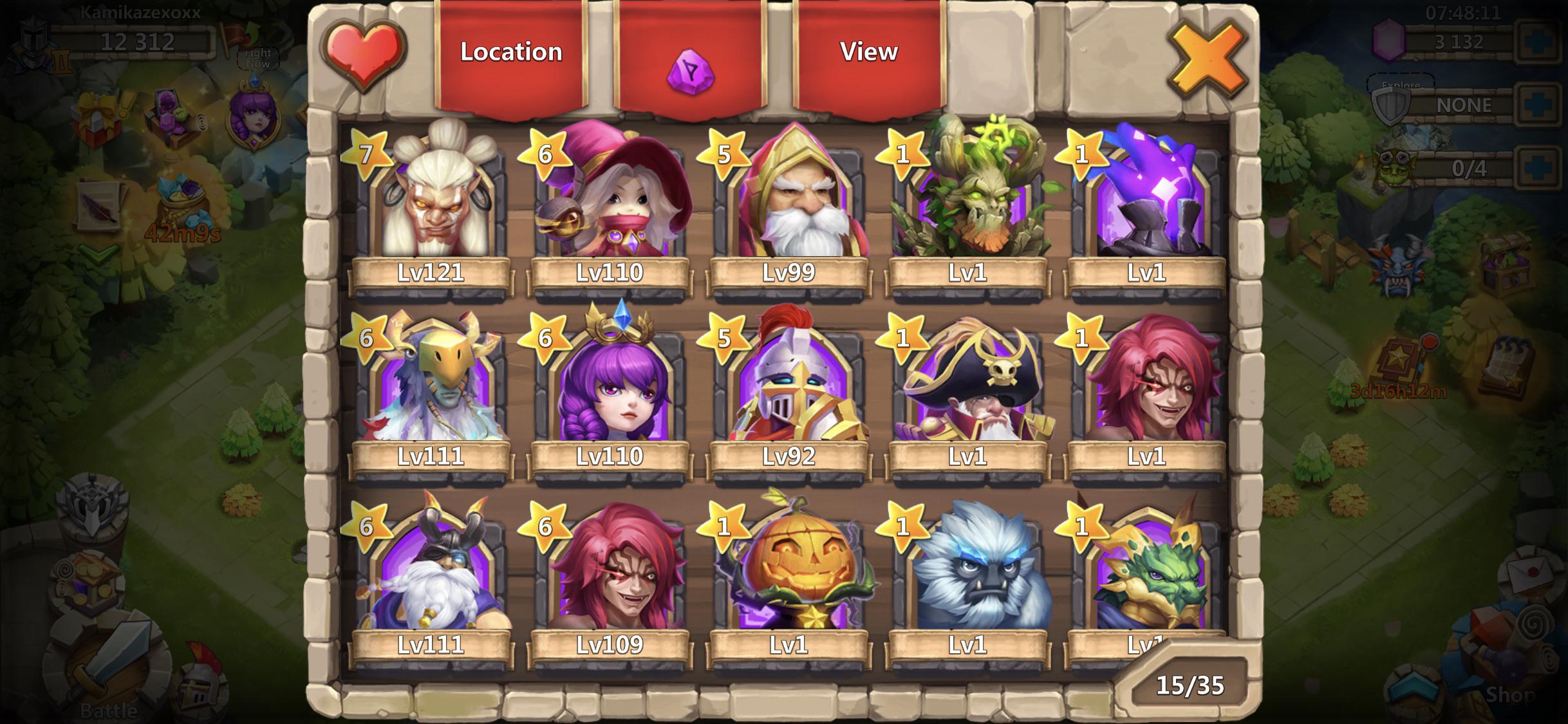Switch to the View tab
This screenshot has width=1568, height=724.
870,53
